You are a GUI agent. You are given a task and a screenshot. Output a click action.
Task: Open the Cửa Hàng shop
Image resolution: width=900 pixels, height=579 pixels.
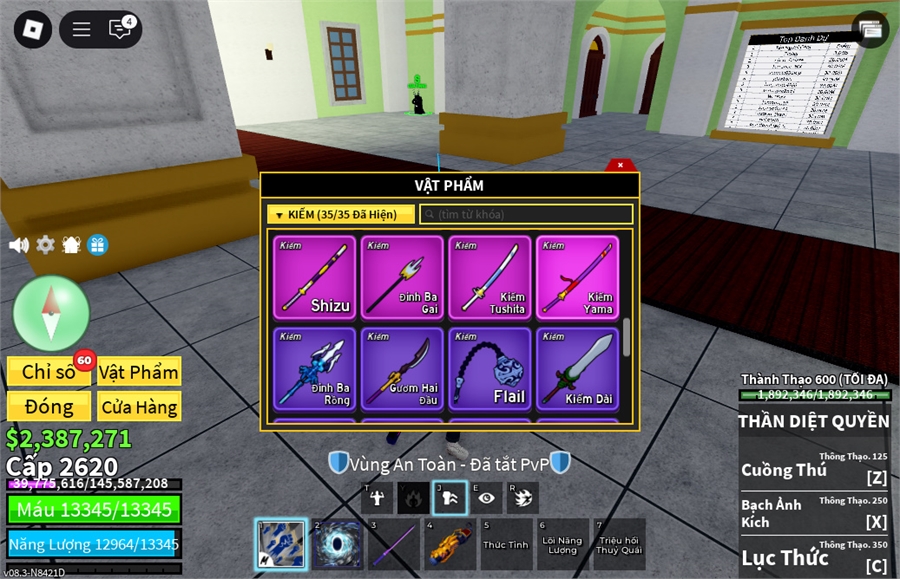point(139,407)
